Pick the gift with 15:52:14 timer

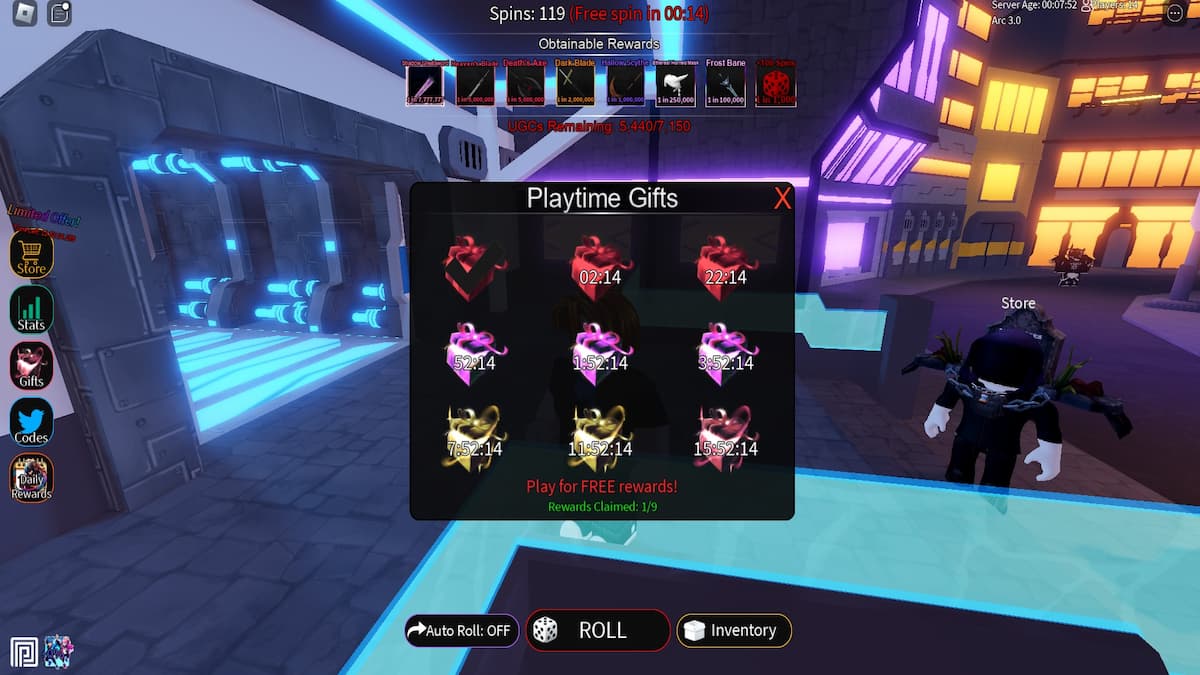725,437
